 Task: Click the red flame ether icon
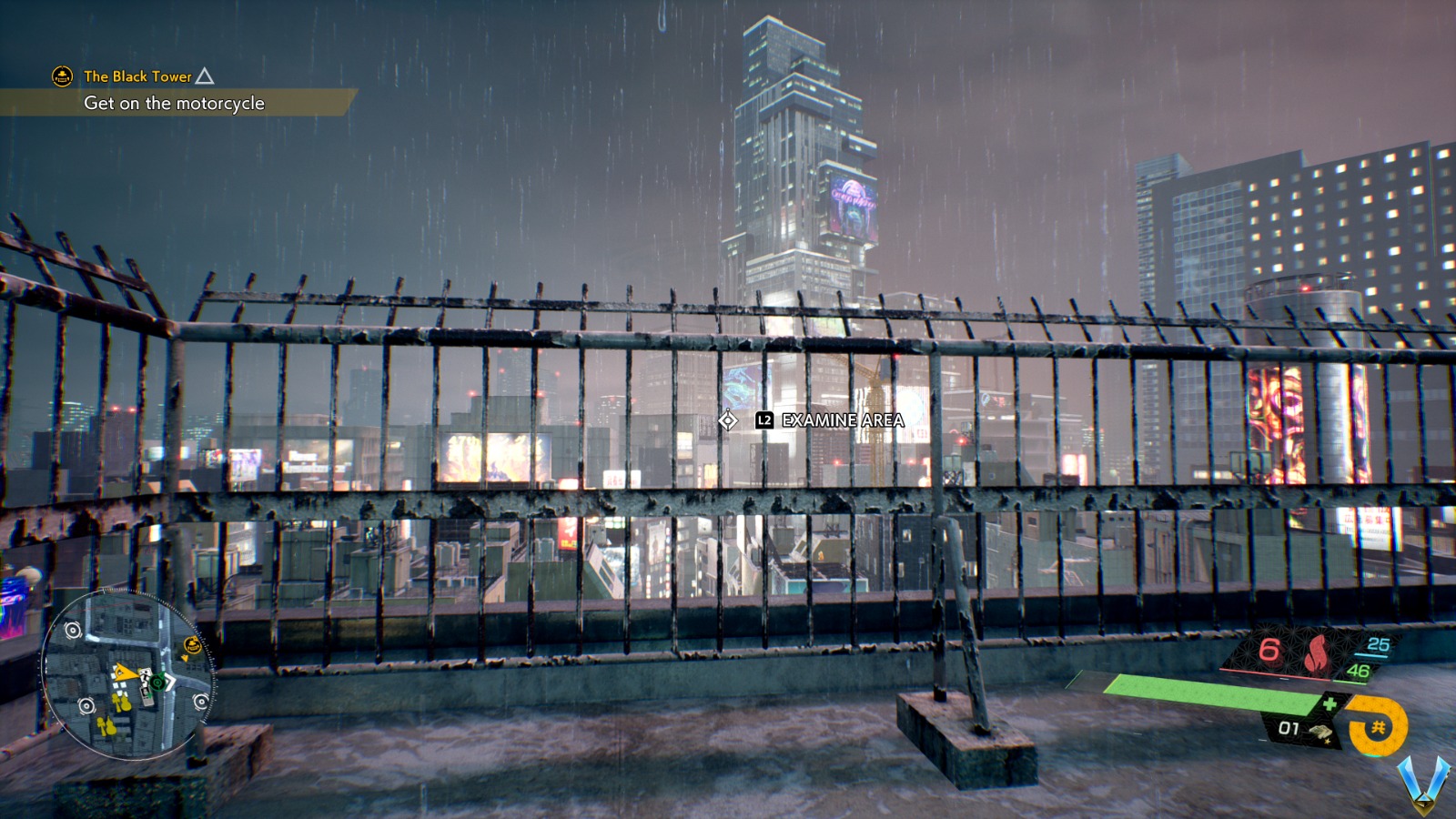pos(1316,653)
